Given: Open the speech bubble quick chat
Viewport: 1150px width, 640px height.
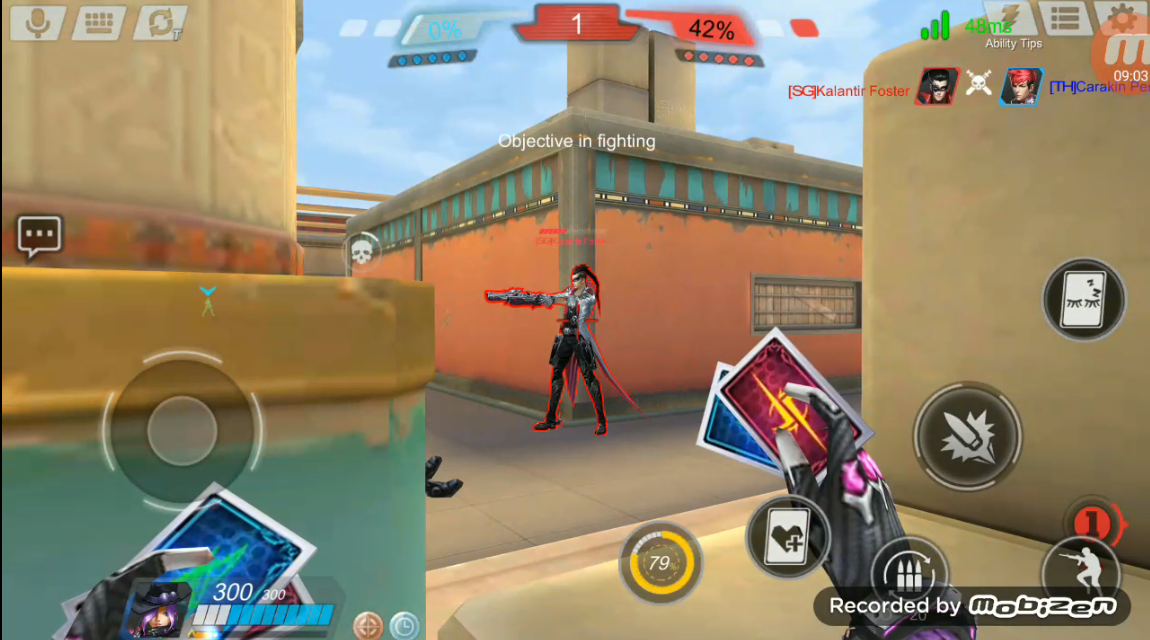Looking at the screenshot, I should [40, 237].
